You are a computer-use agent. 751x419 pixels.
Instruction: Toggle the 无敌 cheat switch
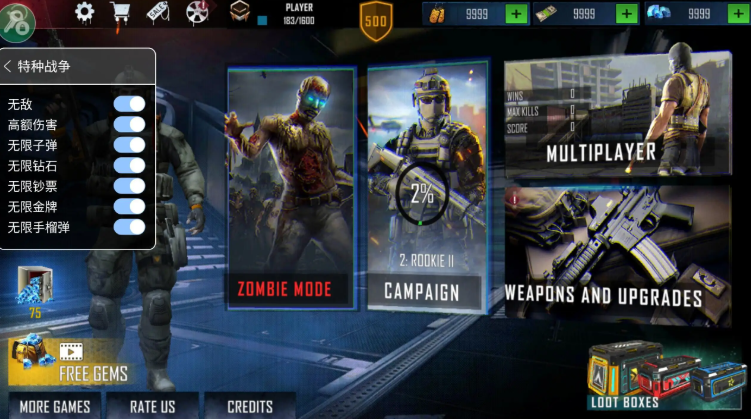[129, 104]
